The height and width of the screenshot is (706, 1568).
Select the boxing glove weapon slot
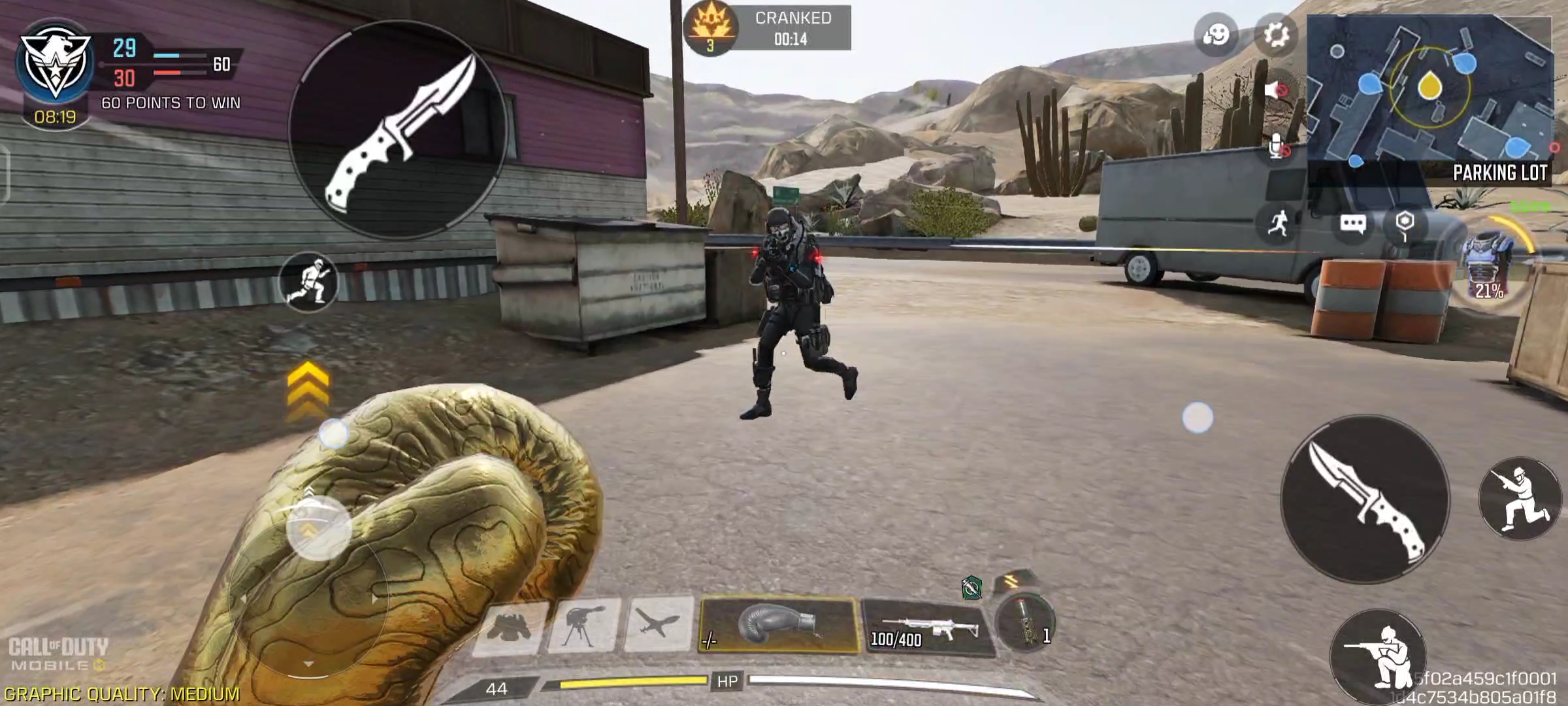tap(778, 624)
